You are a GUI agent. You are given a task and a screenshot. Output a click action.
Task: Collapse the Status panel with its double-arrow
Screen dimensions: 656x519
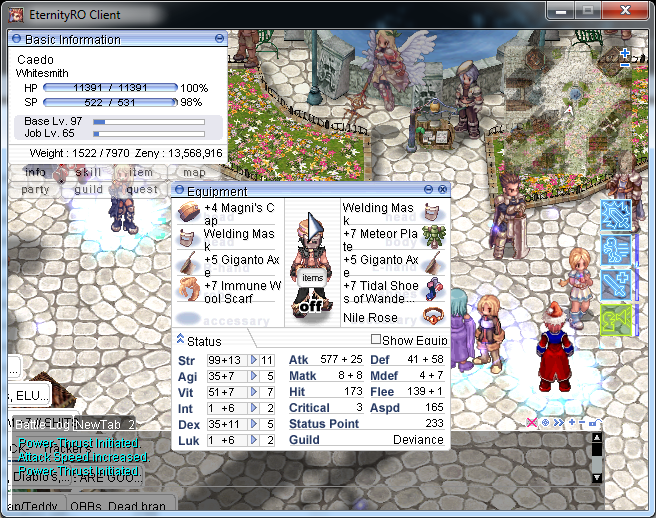(x=180, y=340)
